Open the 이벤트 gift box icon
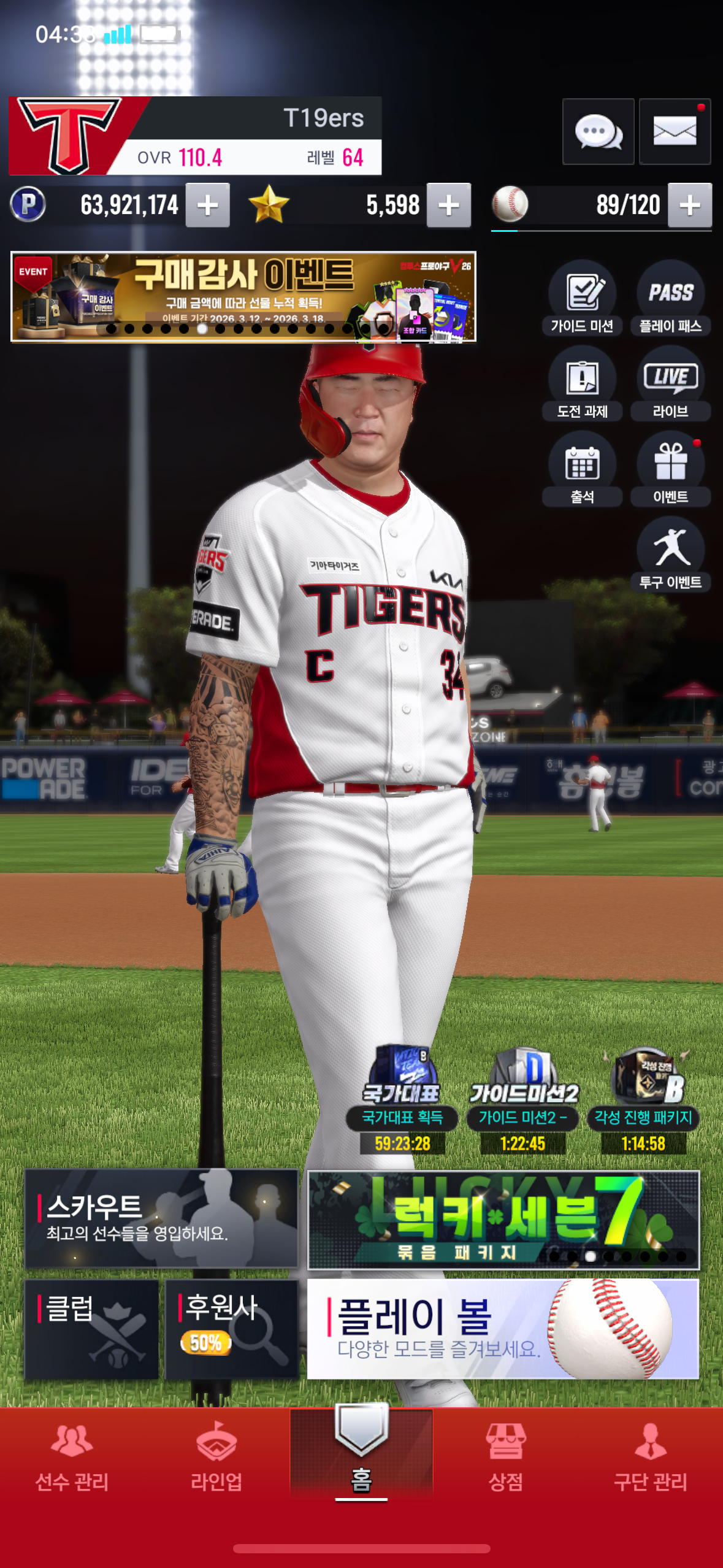723x1568 pixels. pyautogui.click(x=670, y=469)
